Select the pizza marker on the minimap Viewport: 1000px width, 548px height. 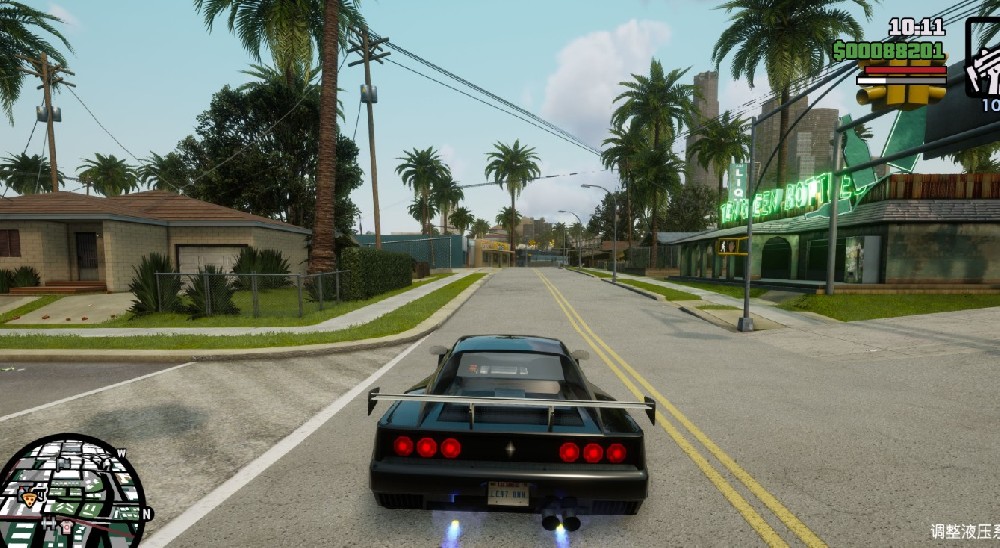click(29, 499)
